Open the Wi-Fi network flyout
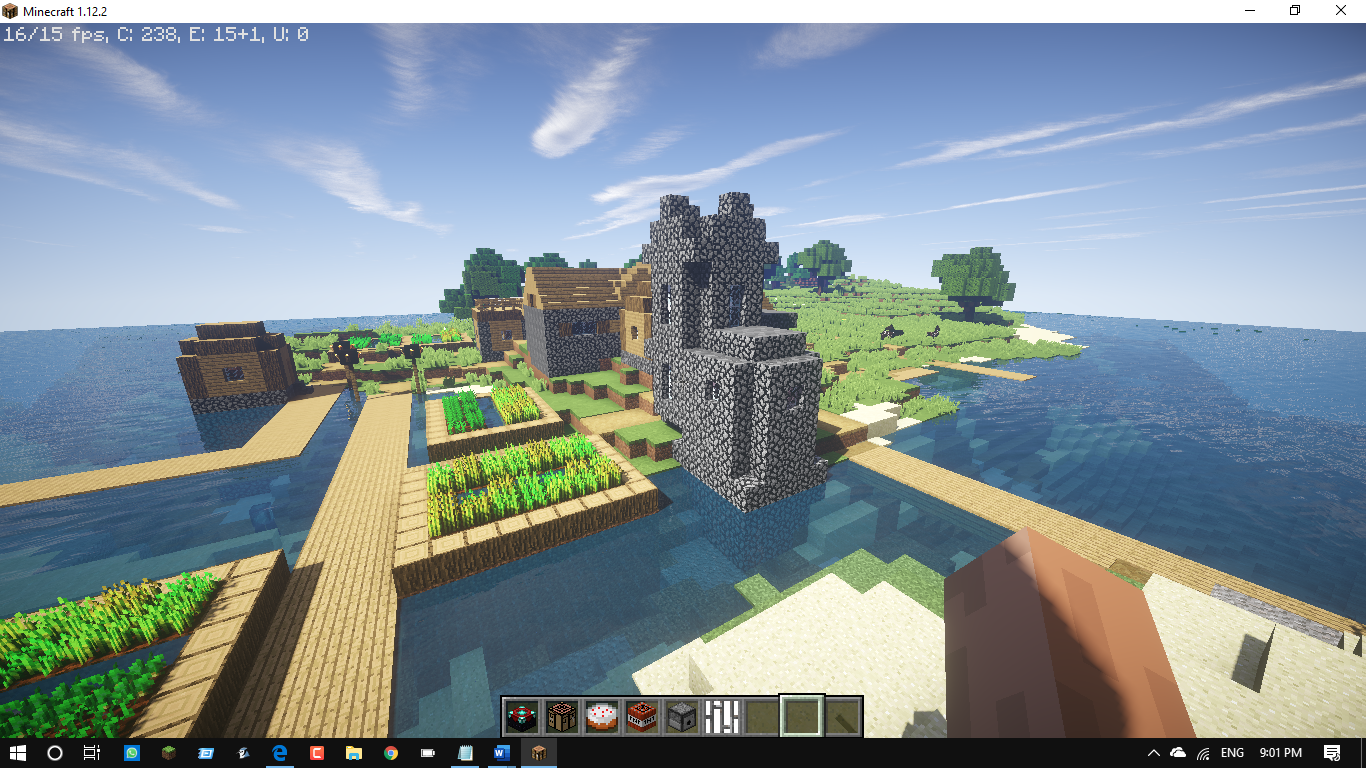1366x768 pixels. click(x=1202, y=753)
